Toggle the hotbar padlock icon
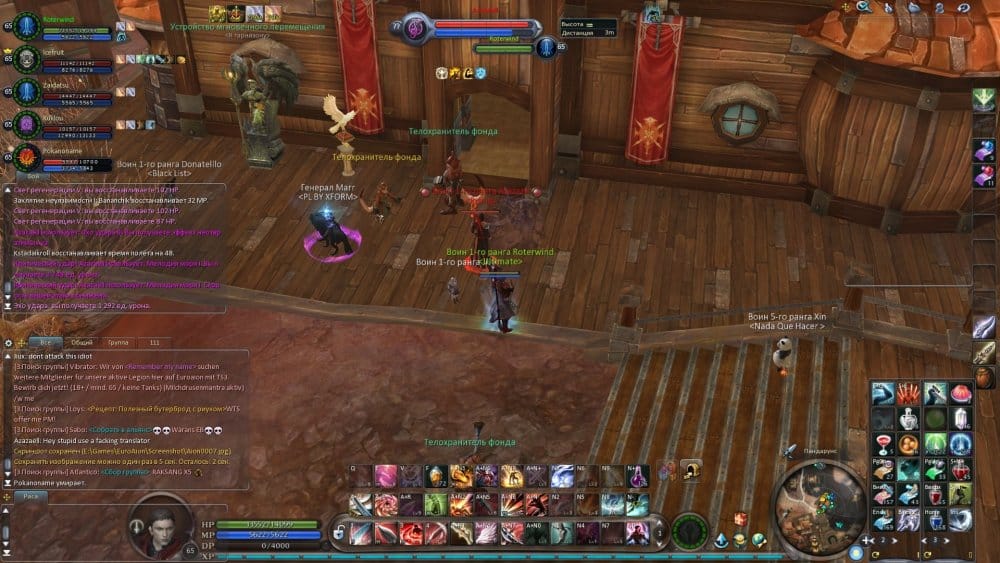 (x=339, y=532)
